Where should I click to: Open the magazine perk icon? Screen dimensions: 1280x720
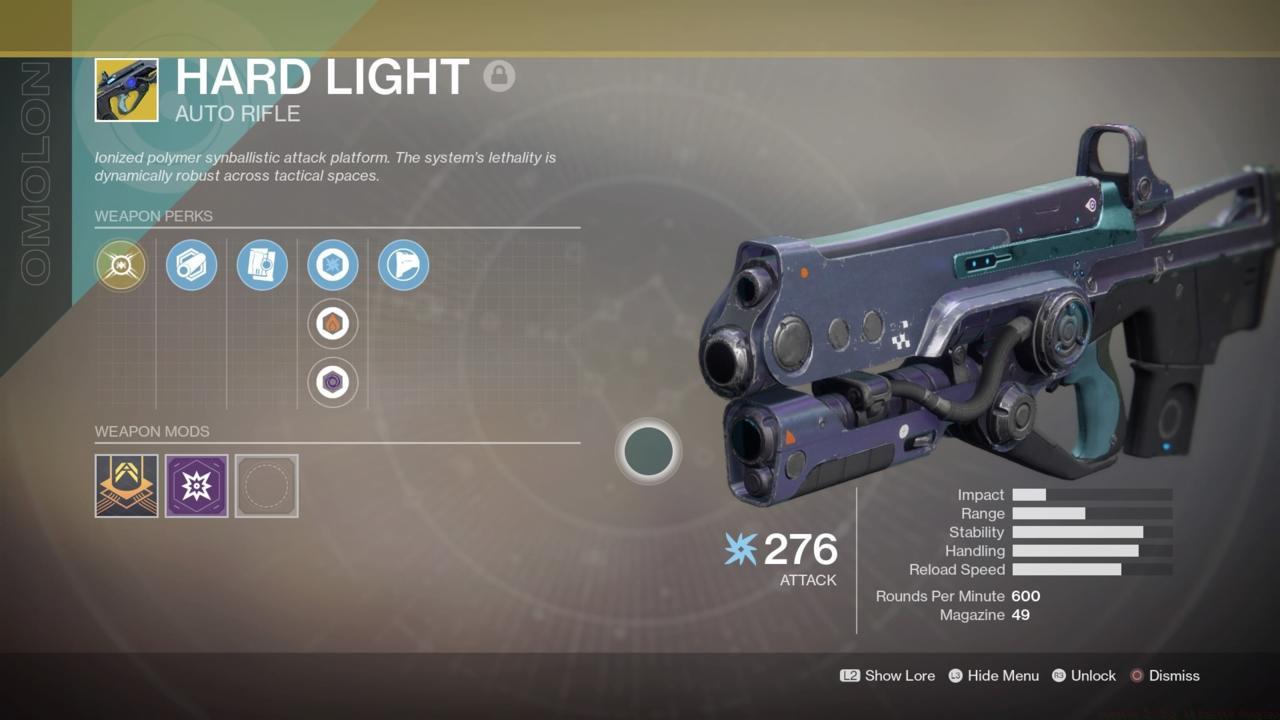coord(262,265)
